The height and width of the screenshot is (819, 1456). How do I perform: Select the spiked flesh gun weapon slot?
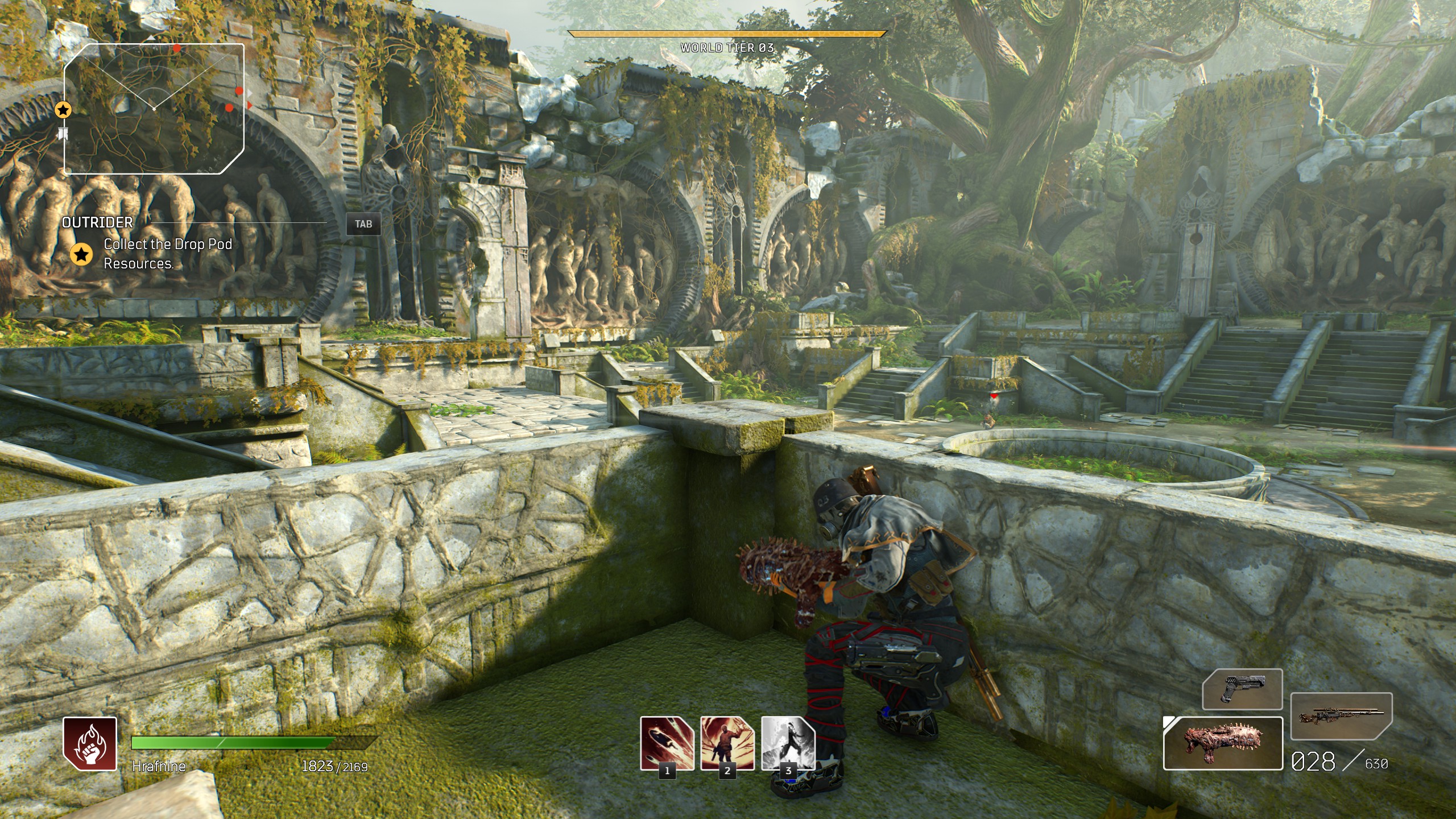pyautogui.click(x=1223, y=743)
